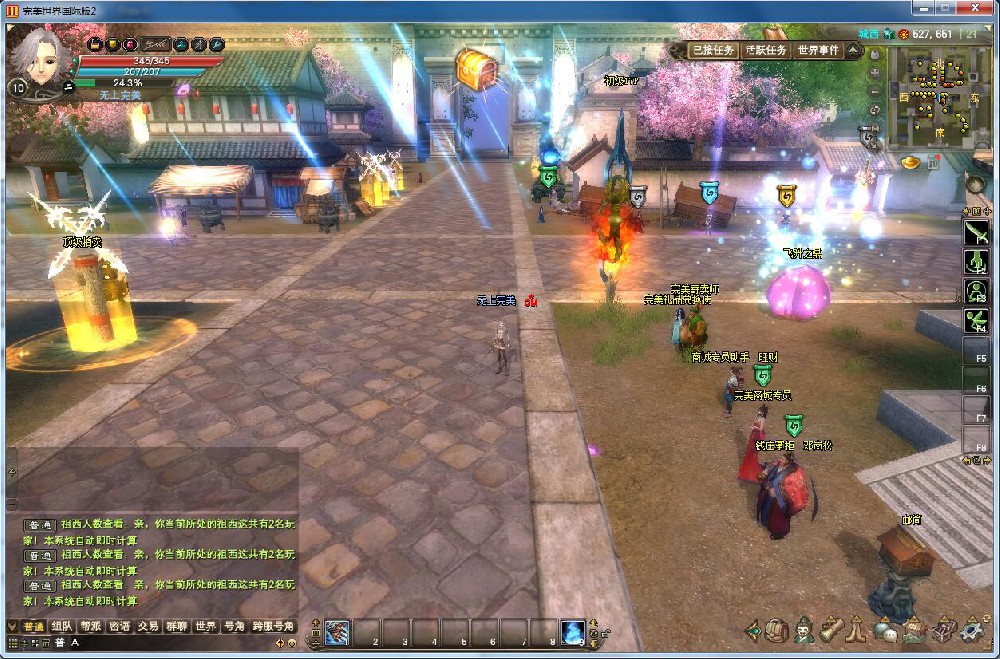
Task: Switch to the 帮派 guild chat channel
Action: click(x=91, y=626)
